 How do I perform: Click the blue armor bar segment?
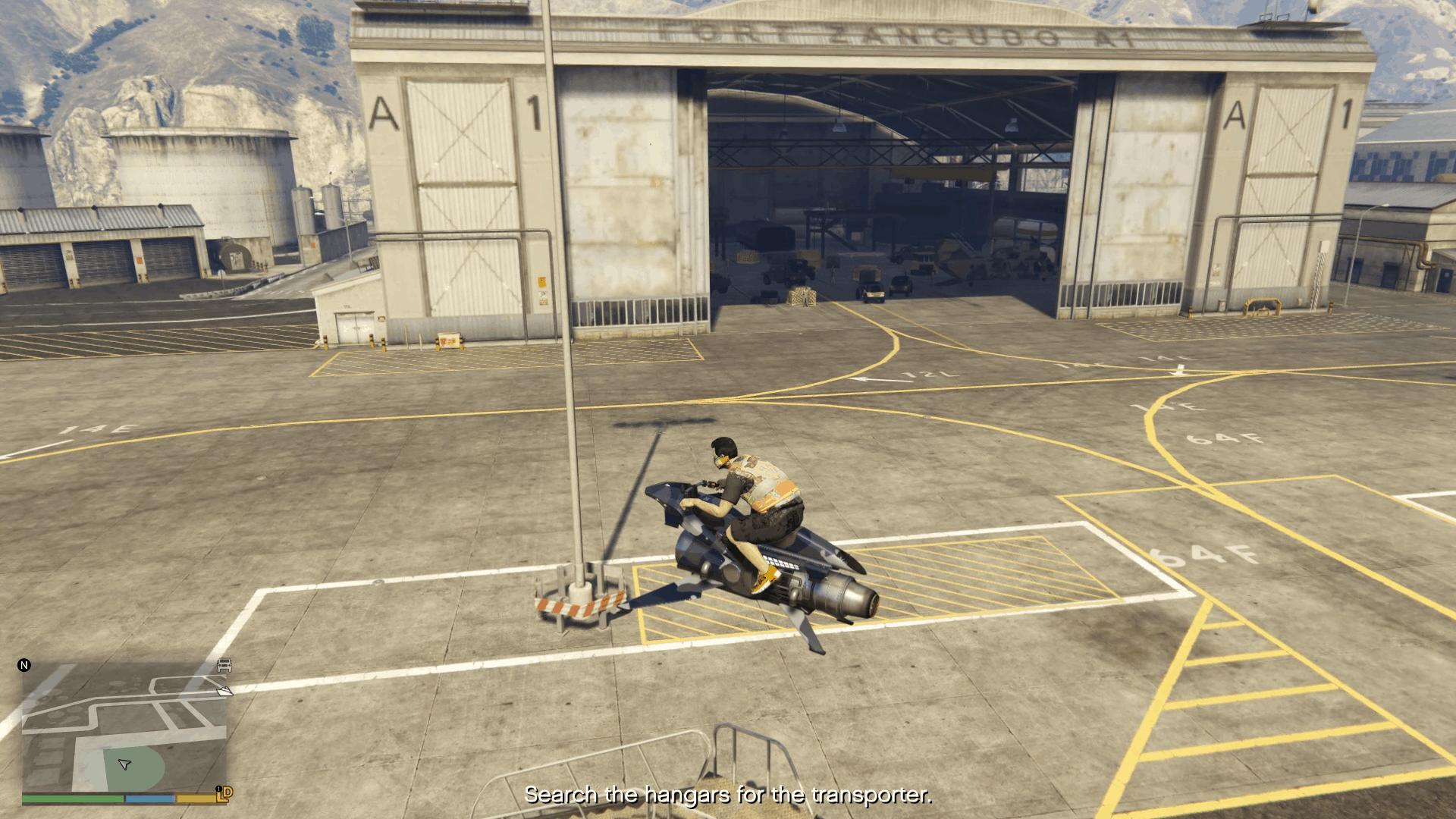pos(150,799)
